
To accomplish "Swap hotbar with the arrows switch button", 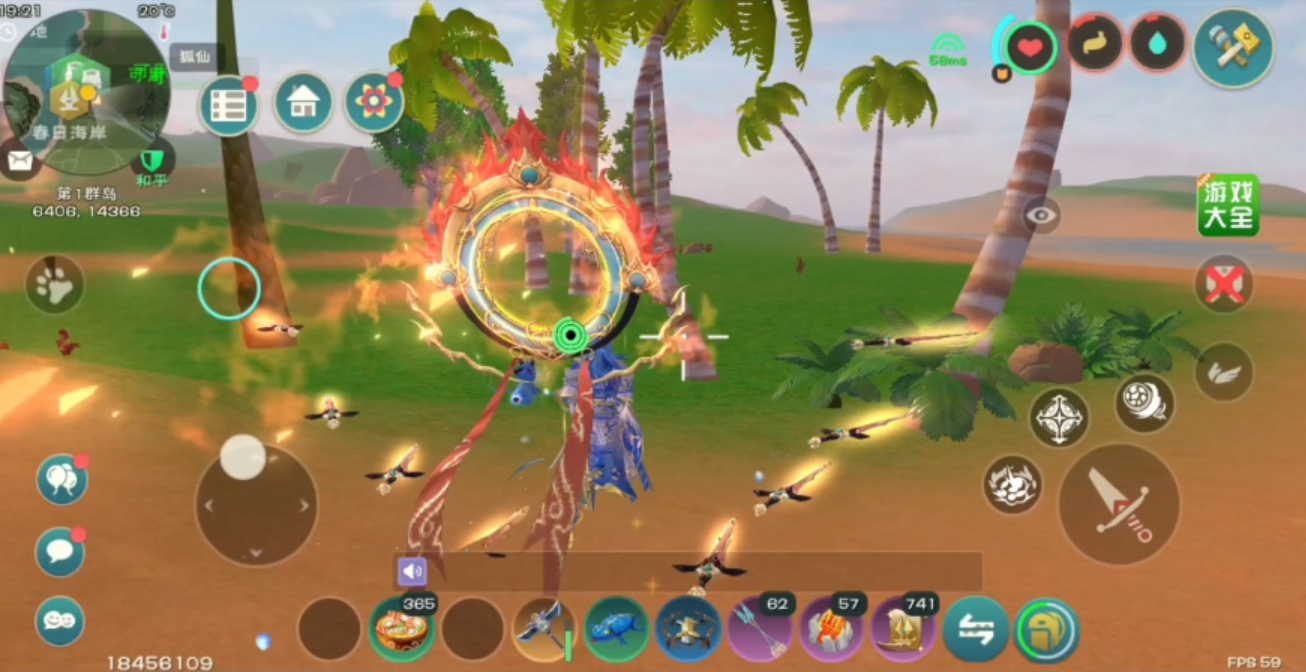I will pyautogui.click(x=976, y=629).
